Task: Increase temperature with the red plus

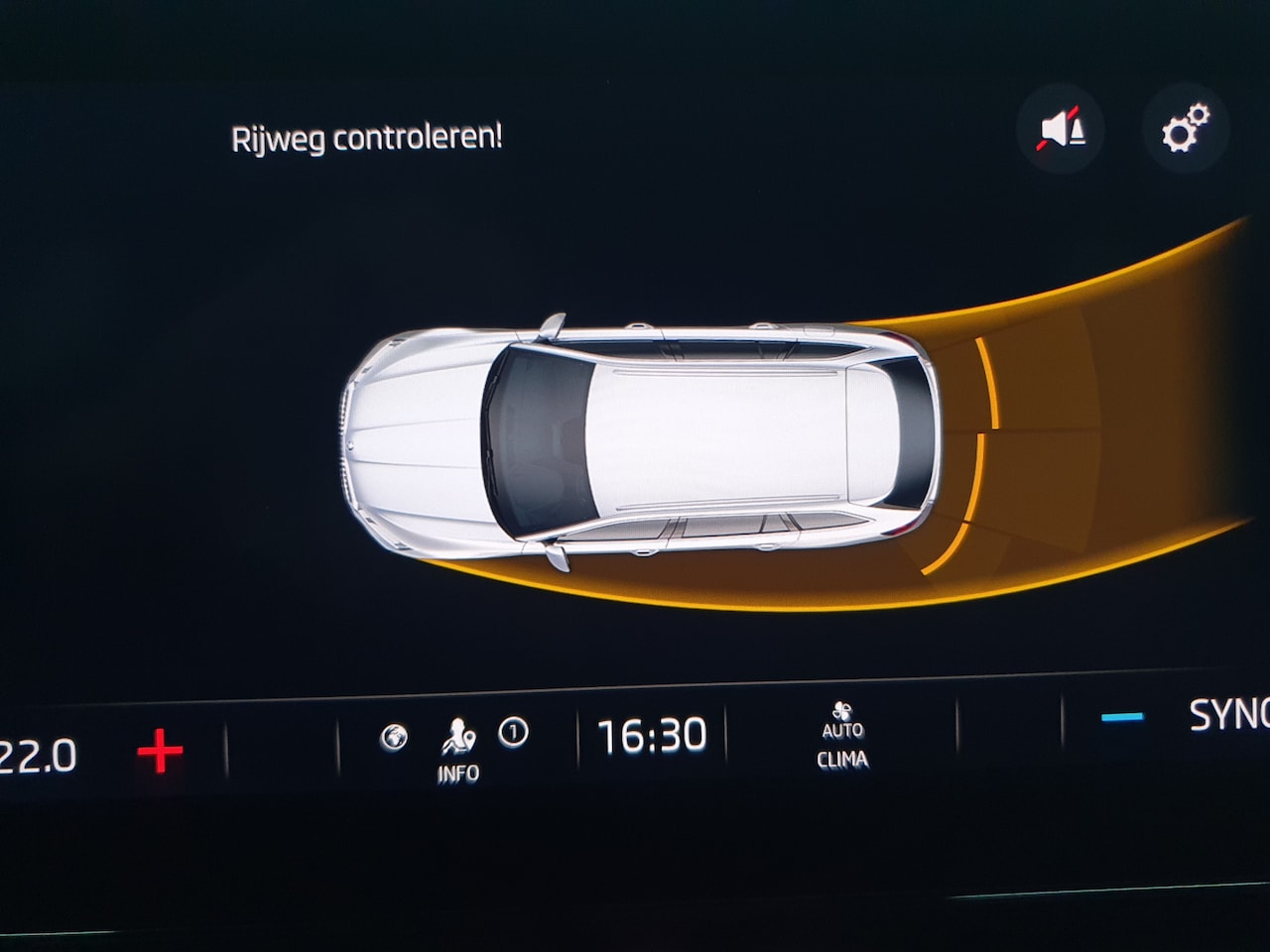Action: click(x=160, y=752)
